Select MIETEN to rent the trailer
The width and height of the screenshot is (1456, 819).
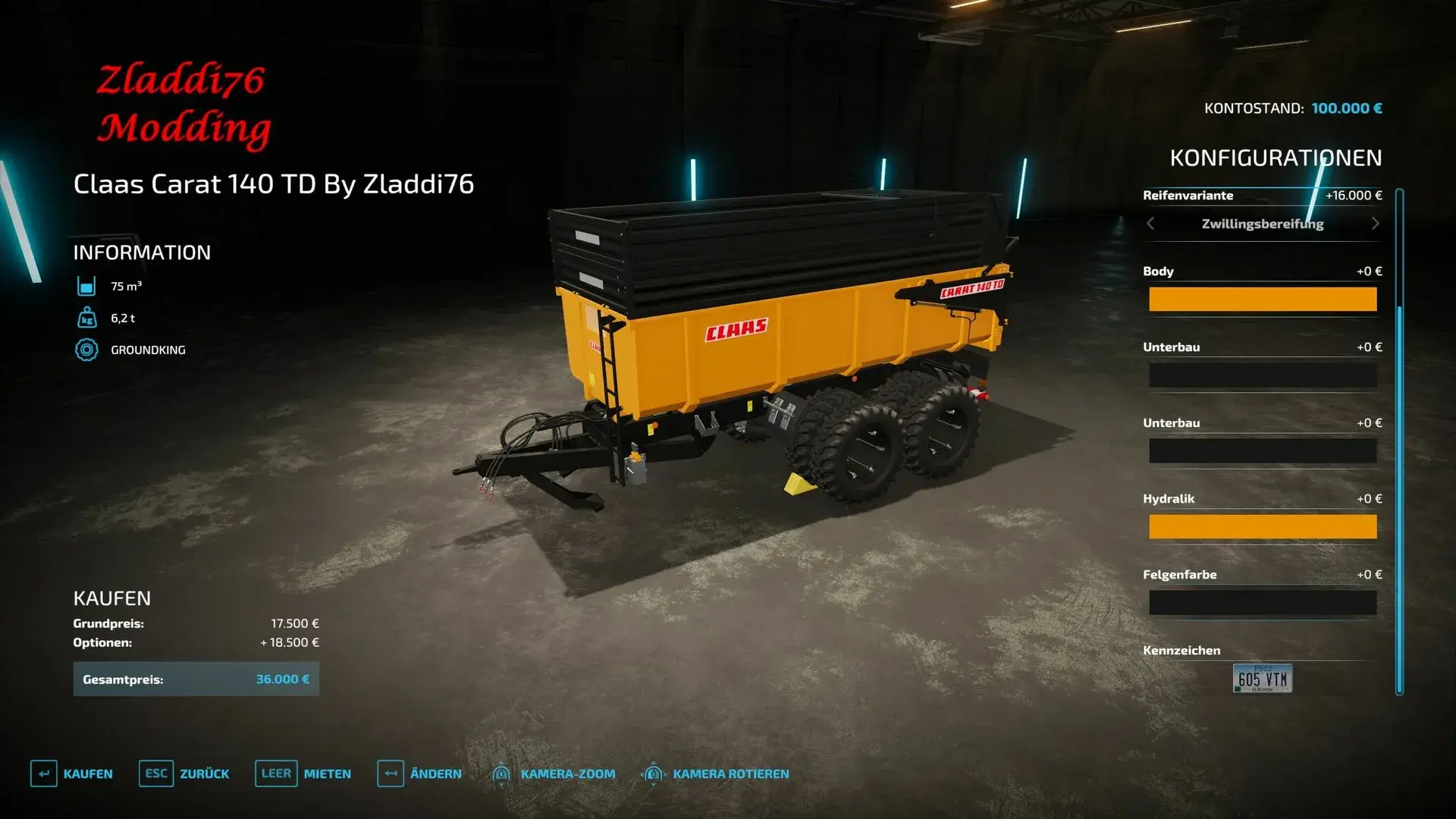pyautogui.click(x=326, y=773)
